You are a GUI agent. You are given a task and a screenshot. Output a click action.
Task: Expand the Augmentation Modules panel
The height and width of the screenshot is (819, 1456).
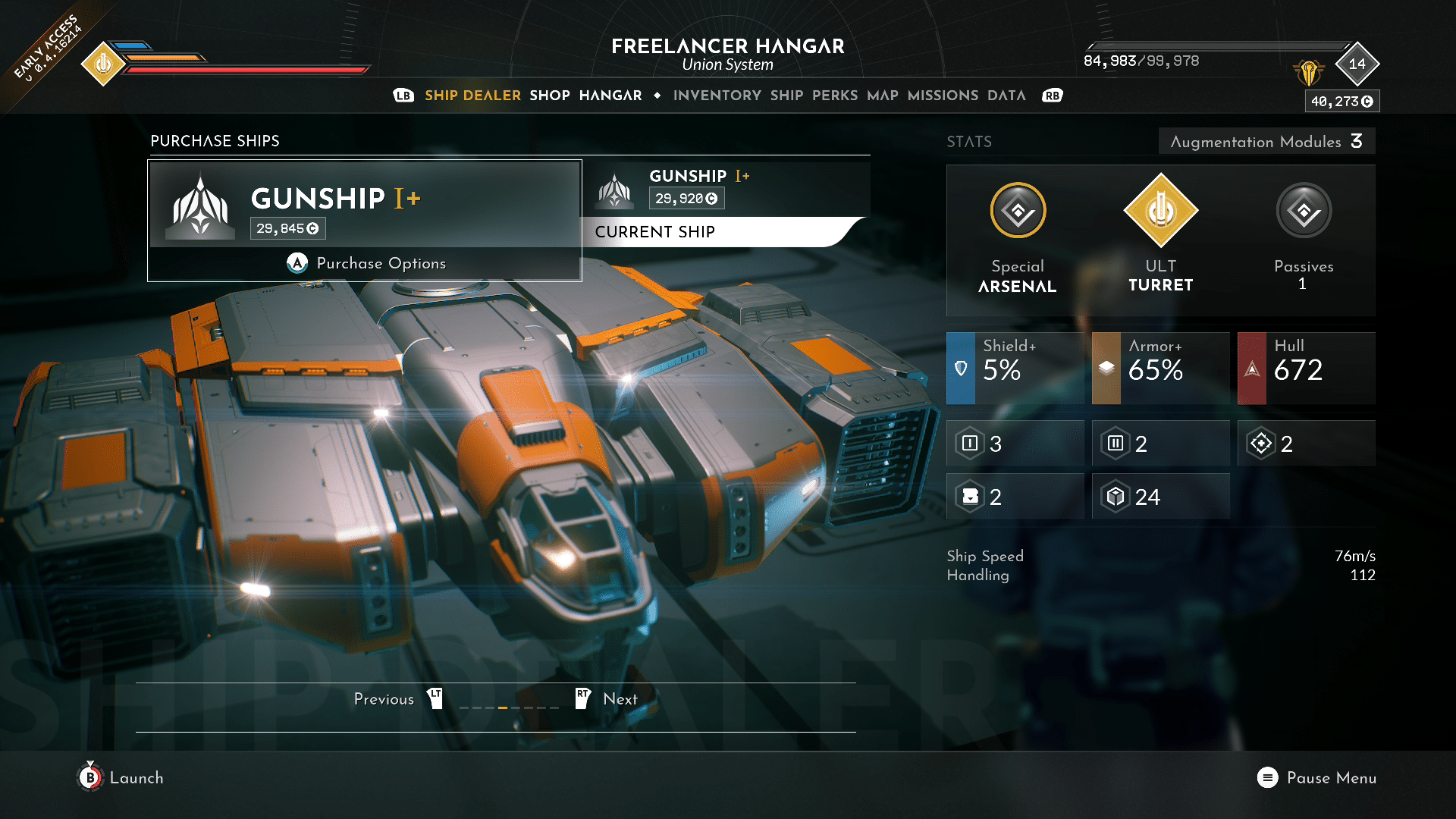1266,141
